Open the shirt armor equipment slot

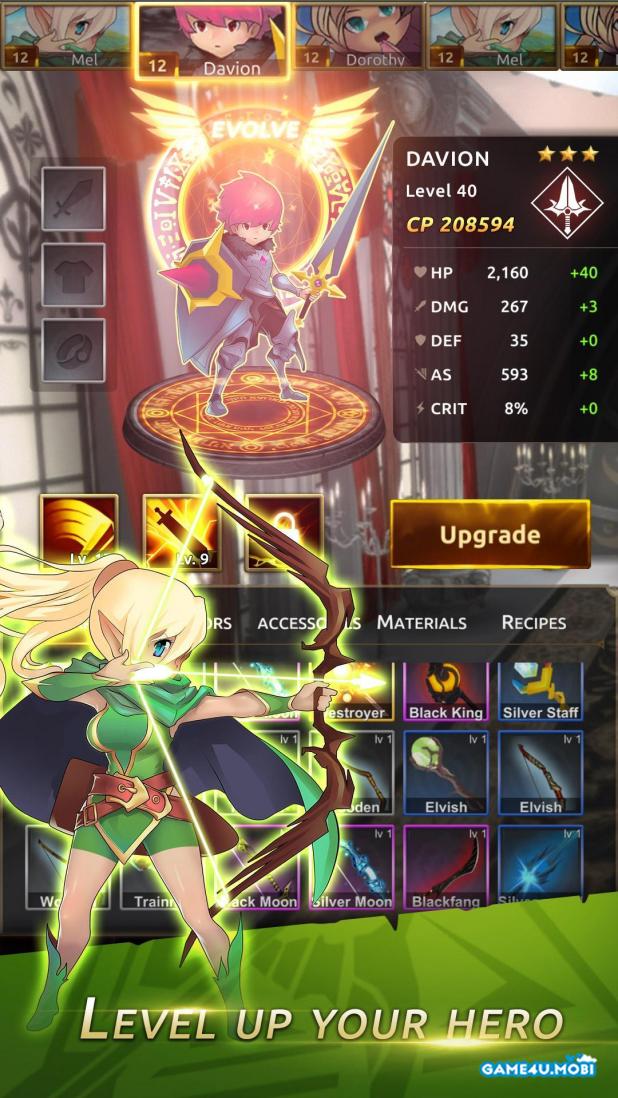click(73, 275)
